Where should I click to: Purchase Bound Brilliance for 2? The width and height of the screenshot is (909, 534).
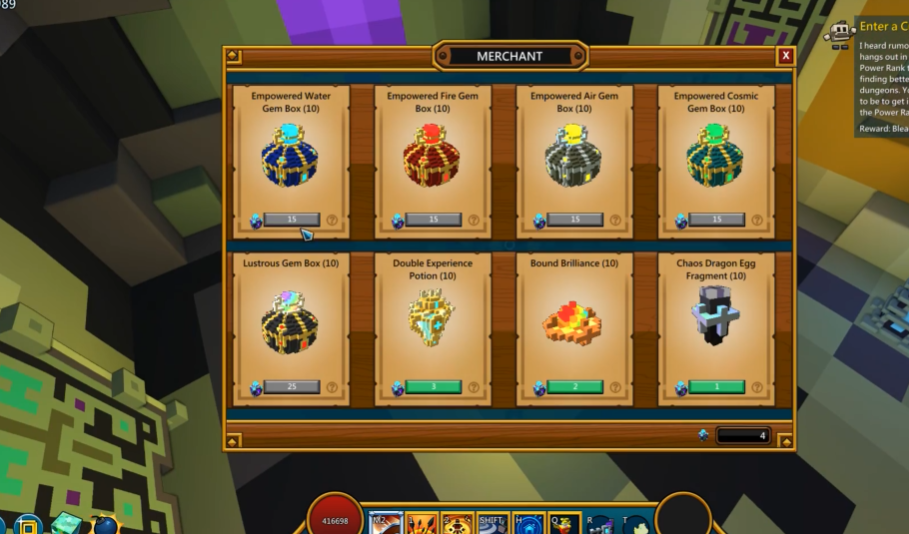[x=575, y=387]
